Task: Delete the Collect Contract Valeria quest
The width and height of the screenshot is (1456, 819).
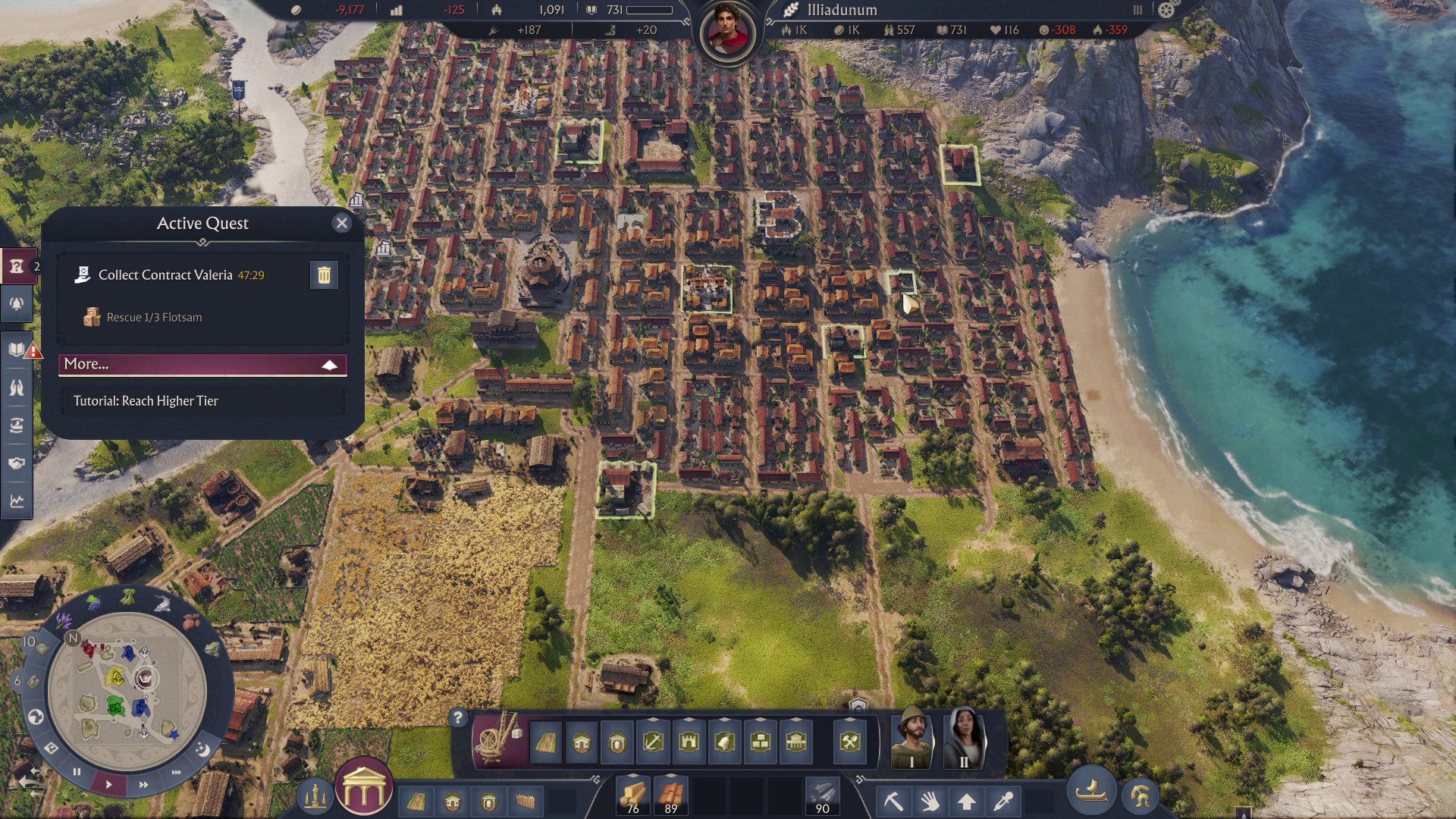Action: click(x=324, y=275)
